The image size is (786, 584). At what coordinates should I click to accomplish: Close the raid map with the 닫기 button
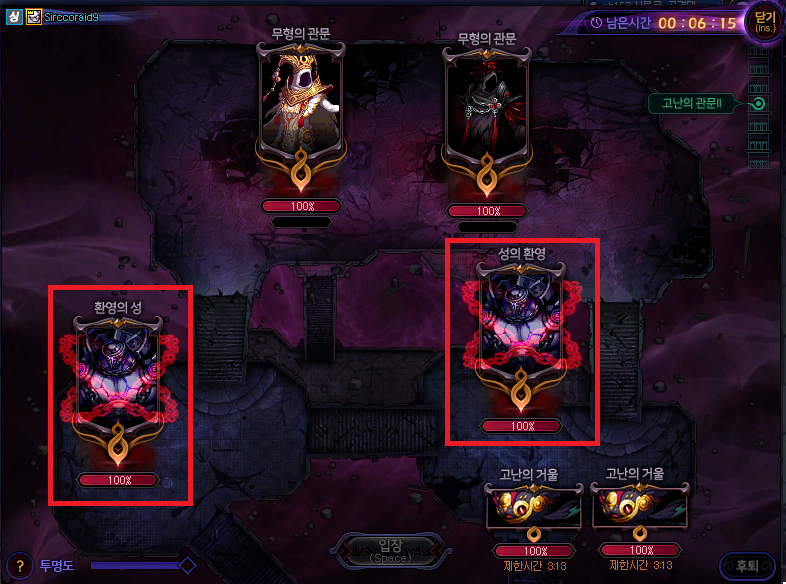tap(765, 23)
